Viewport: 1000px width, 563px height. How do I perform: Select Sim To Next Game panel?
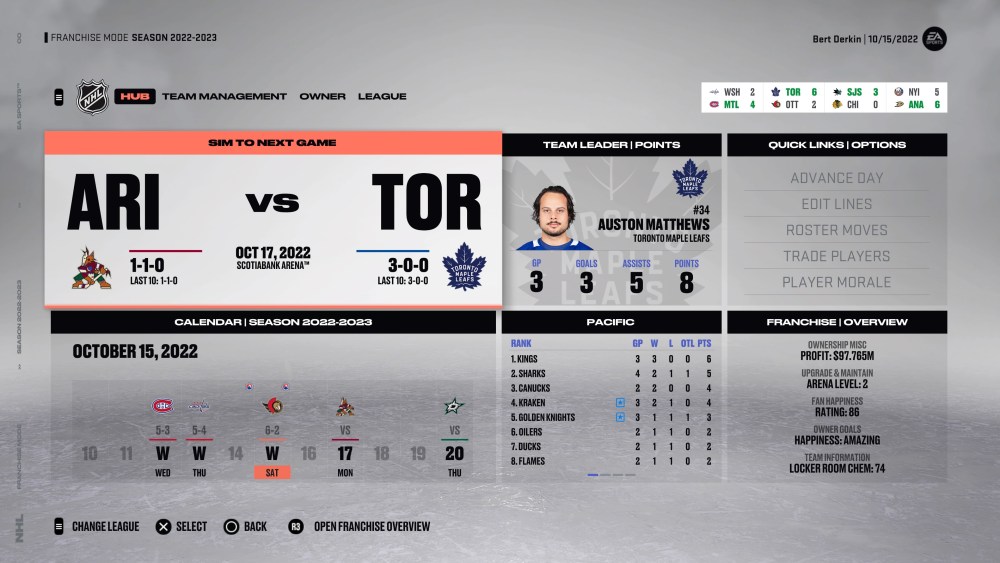(x=272, y=143)
